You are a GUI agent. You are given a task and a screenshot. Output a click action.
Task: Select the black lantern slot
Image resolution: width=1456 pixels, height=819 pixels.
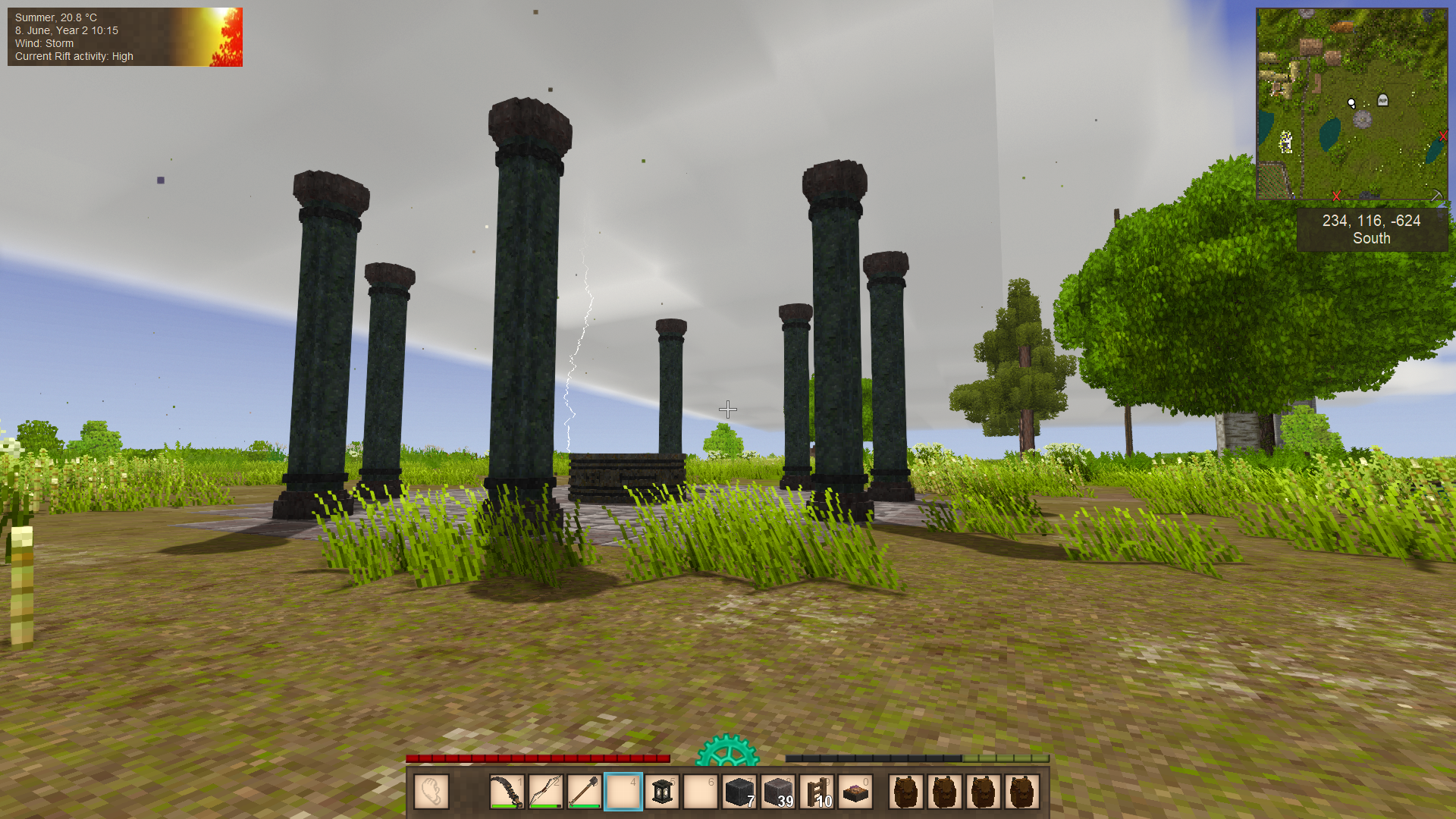pyautogui.click(x=662, y=792)
